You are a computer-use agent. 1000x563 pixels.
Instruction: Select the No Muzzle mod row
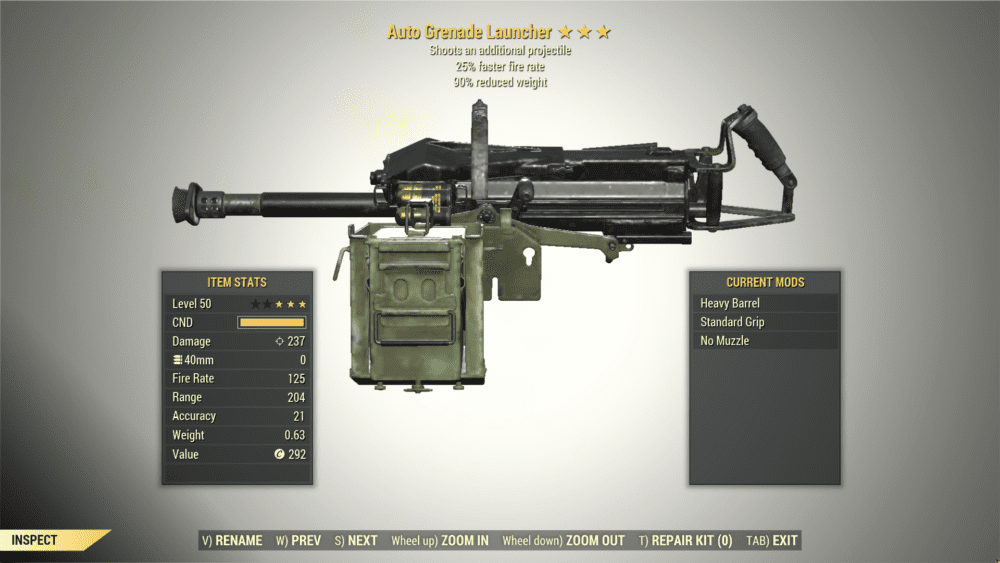[765, 341]
